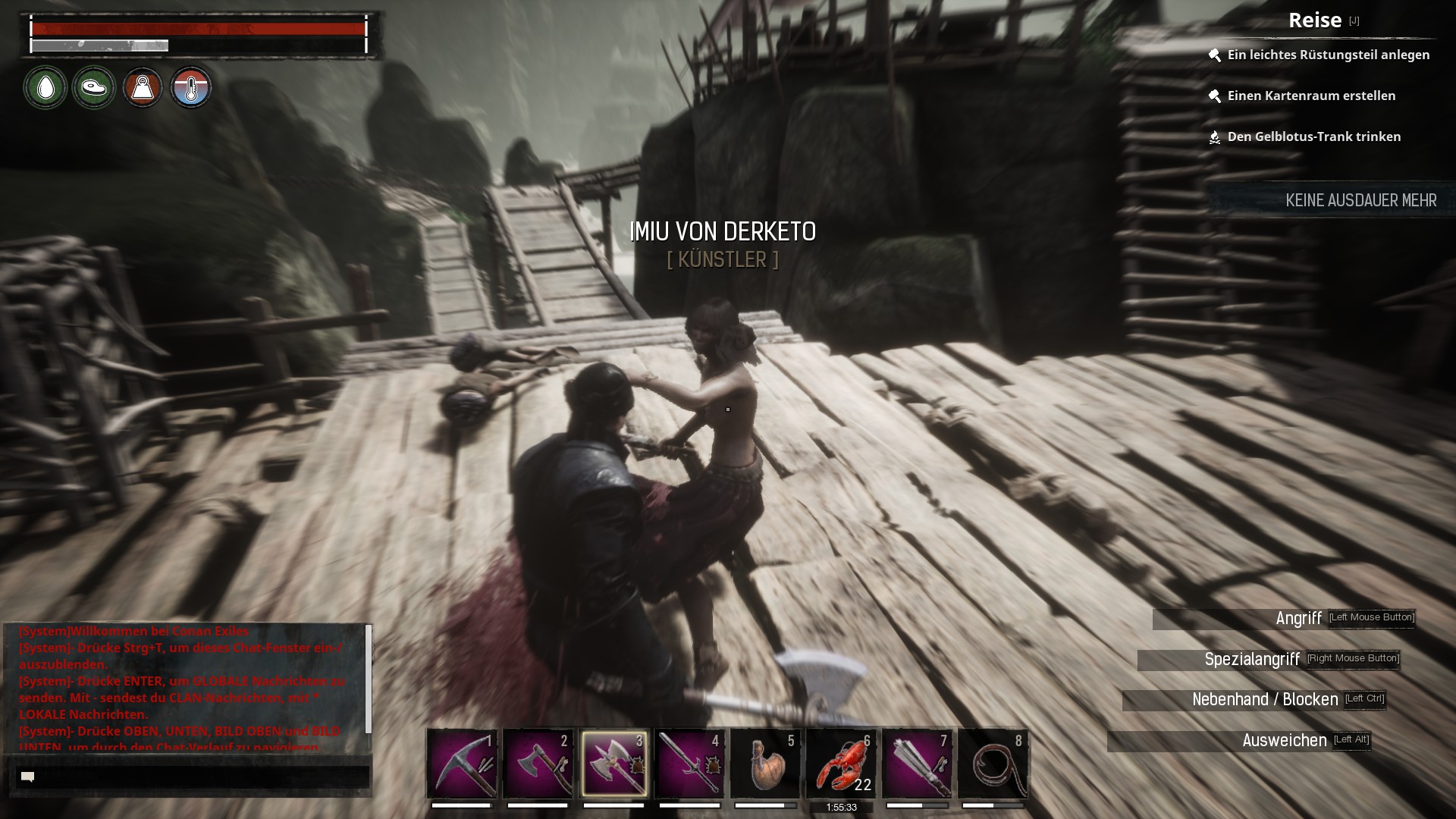The image size is (1456, 819).
Task: Open the Reise journey header
Action: point(1315,20)
